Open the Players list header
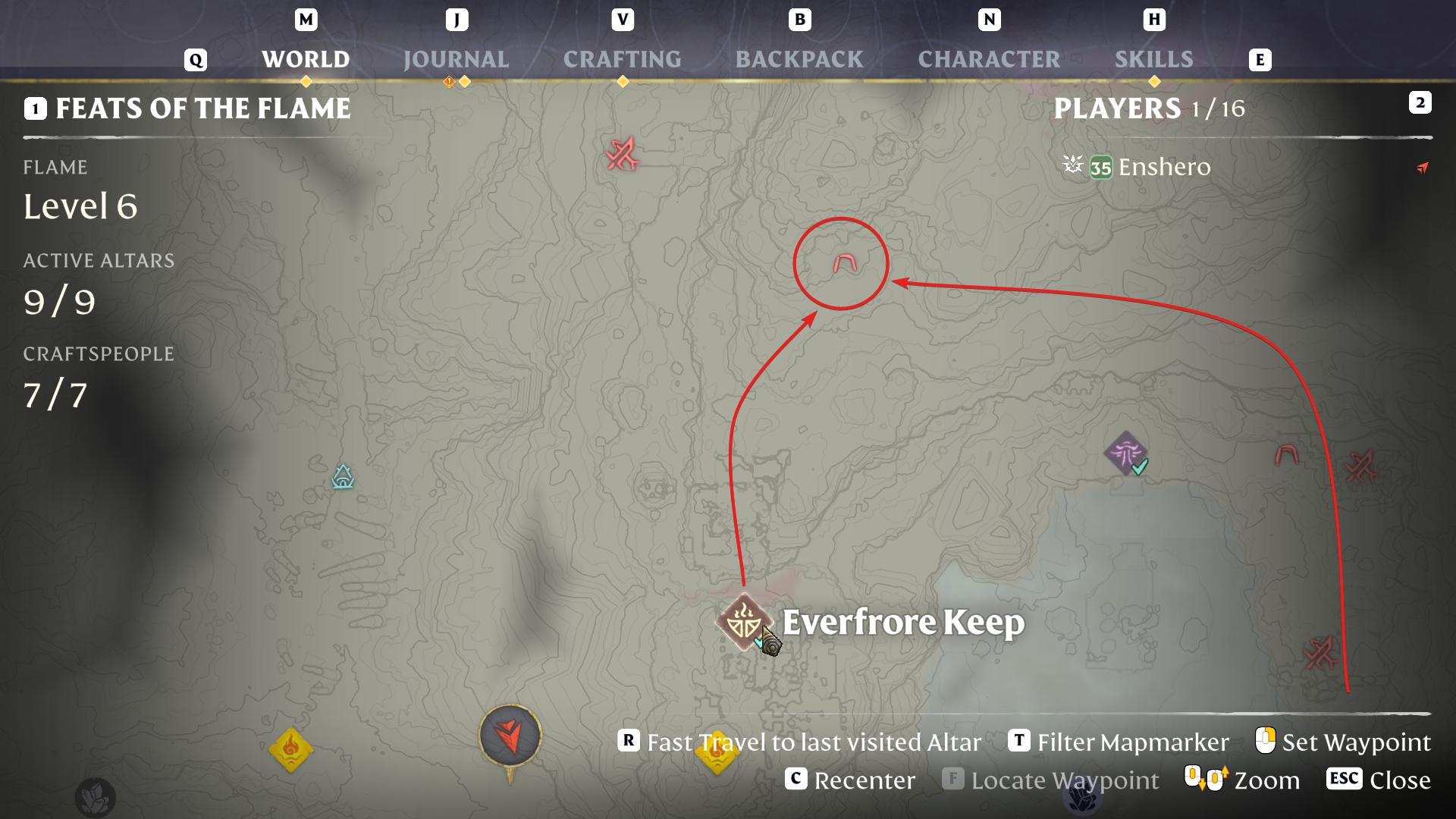The width and height of the screenshot is (1456, 819). point(1148,108)
